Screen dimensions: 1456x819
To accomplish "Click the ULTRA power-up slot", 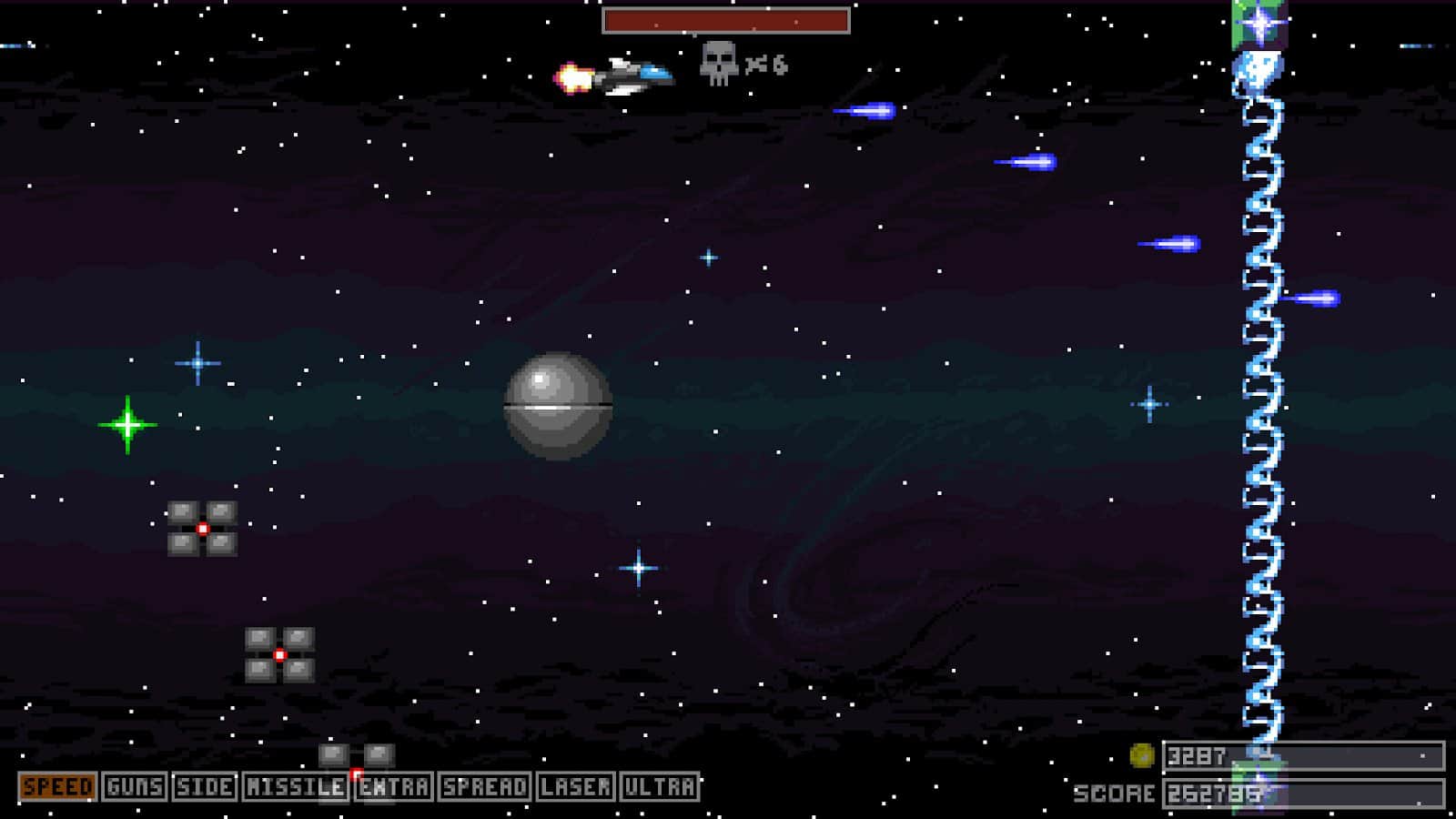I will pyautogui.click(x=660, y=786).
